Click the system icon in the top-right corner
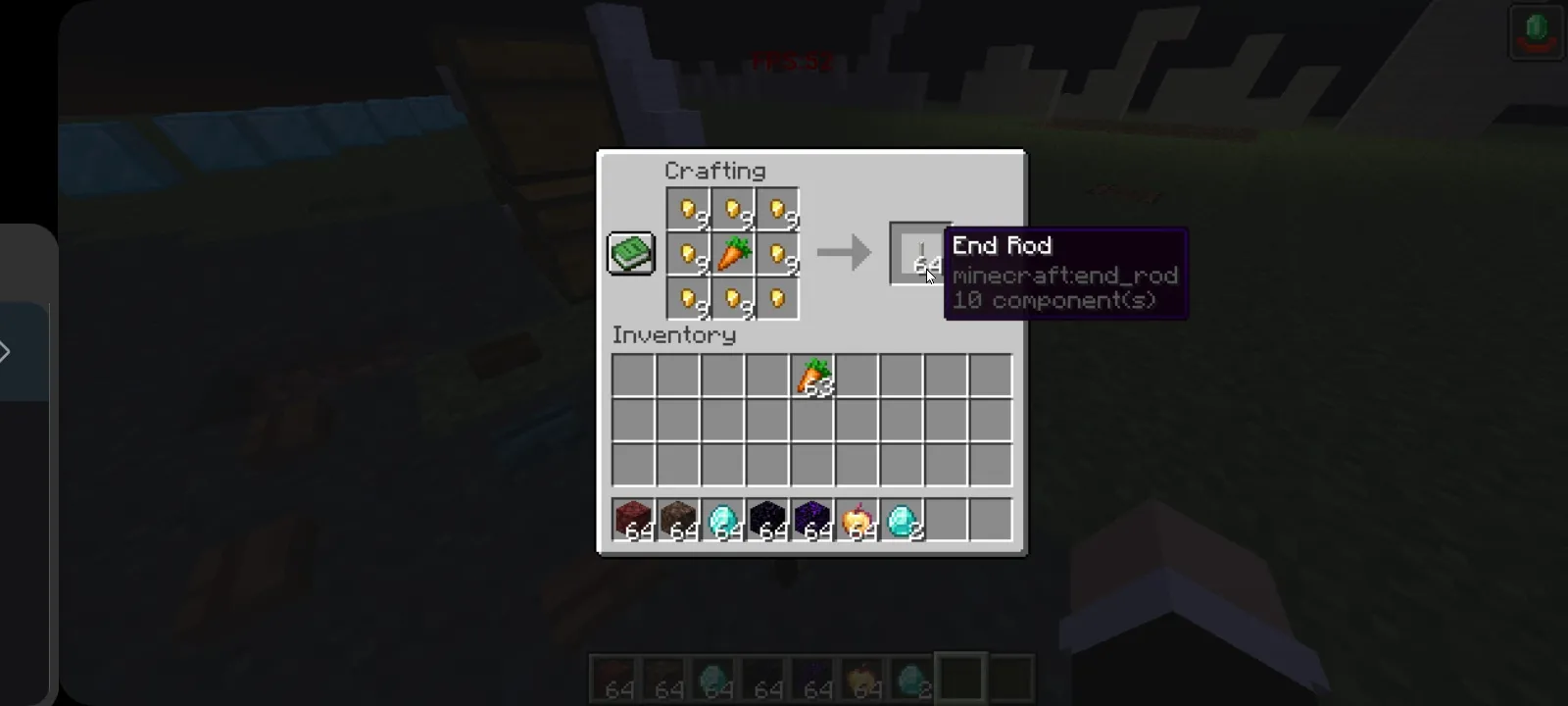This screenshot has width=1568, height=706. tap(1535, 29)
